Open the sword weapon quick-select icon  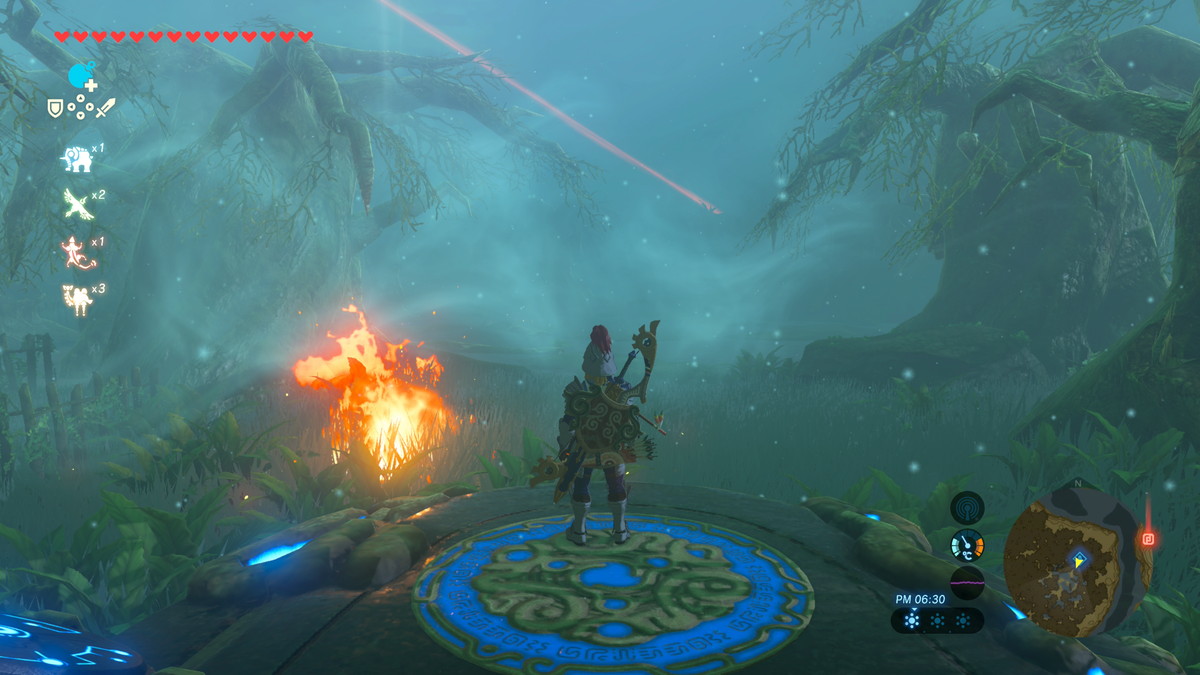point(105,107)
